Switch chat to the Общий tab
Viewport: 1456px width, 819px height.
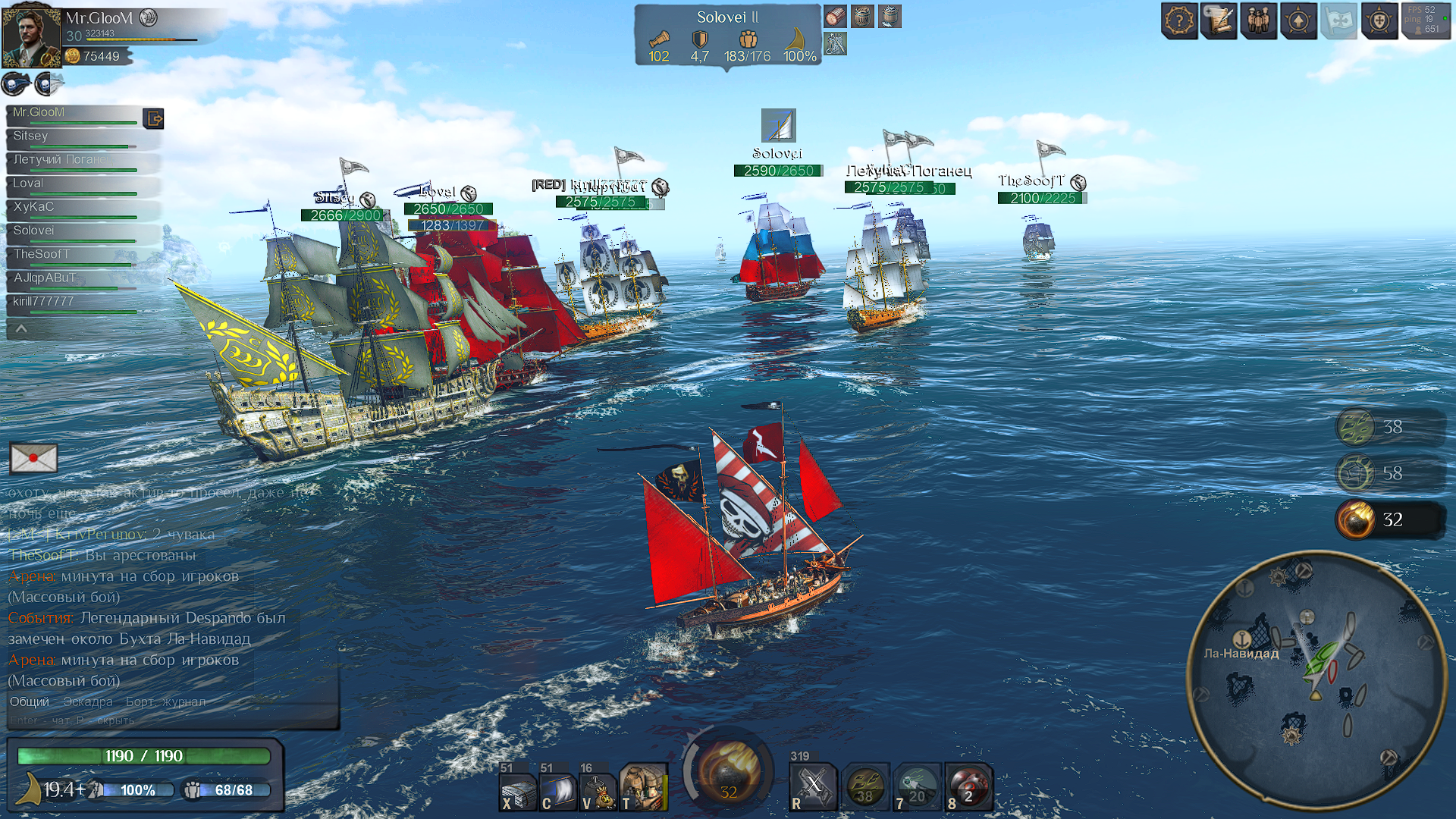point(29,701)
